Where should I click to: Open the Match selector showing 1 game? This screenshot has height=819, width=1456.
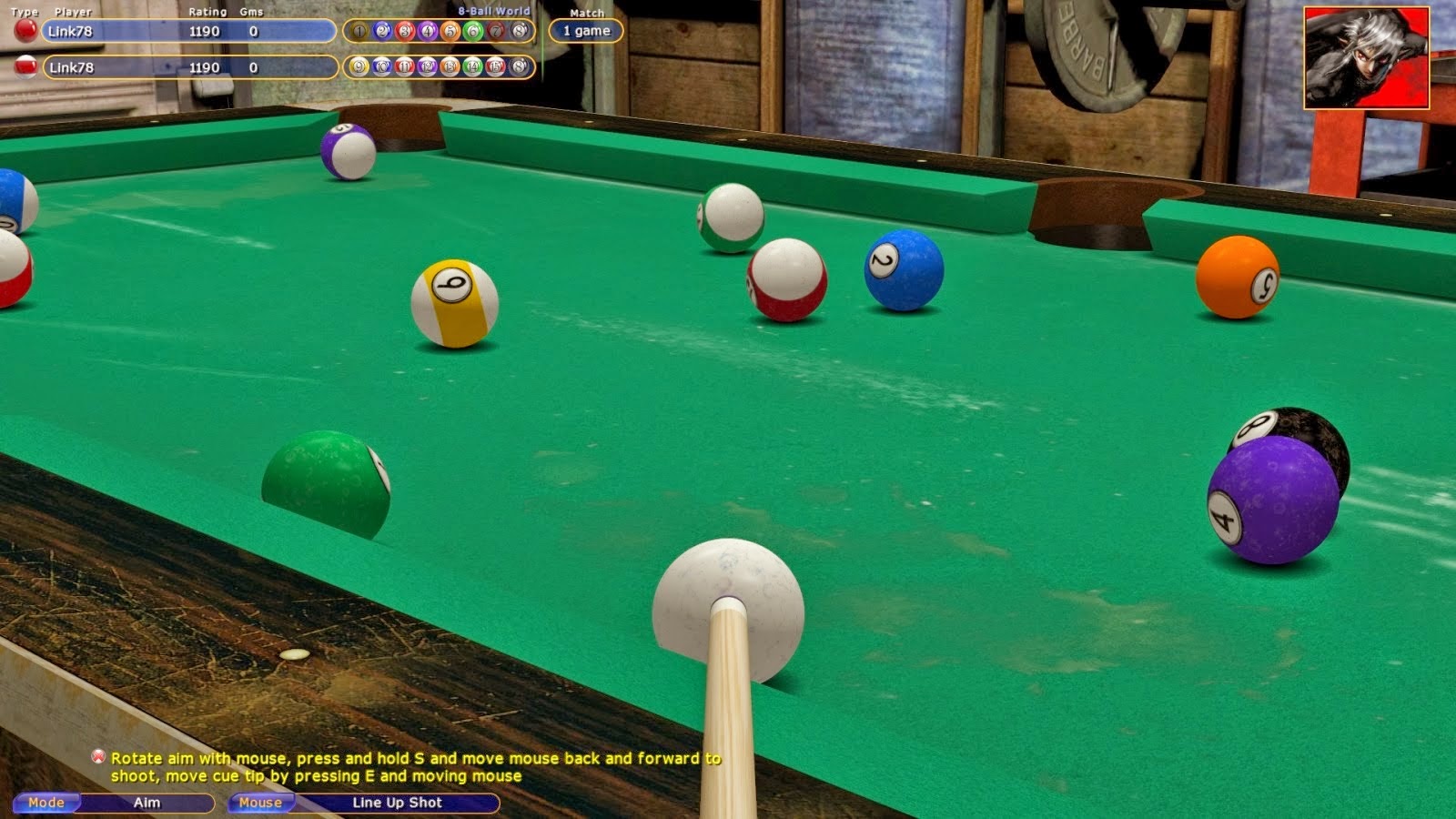click(586, 30)
